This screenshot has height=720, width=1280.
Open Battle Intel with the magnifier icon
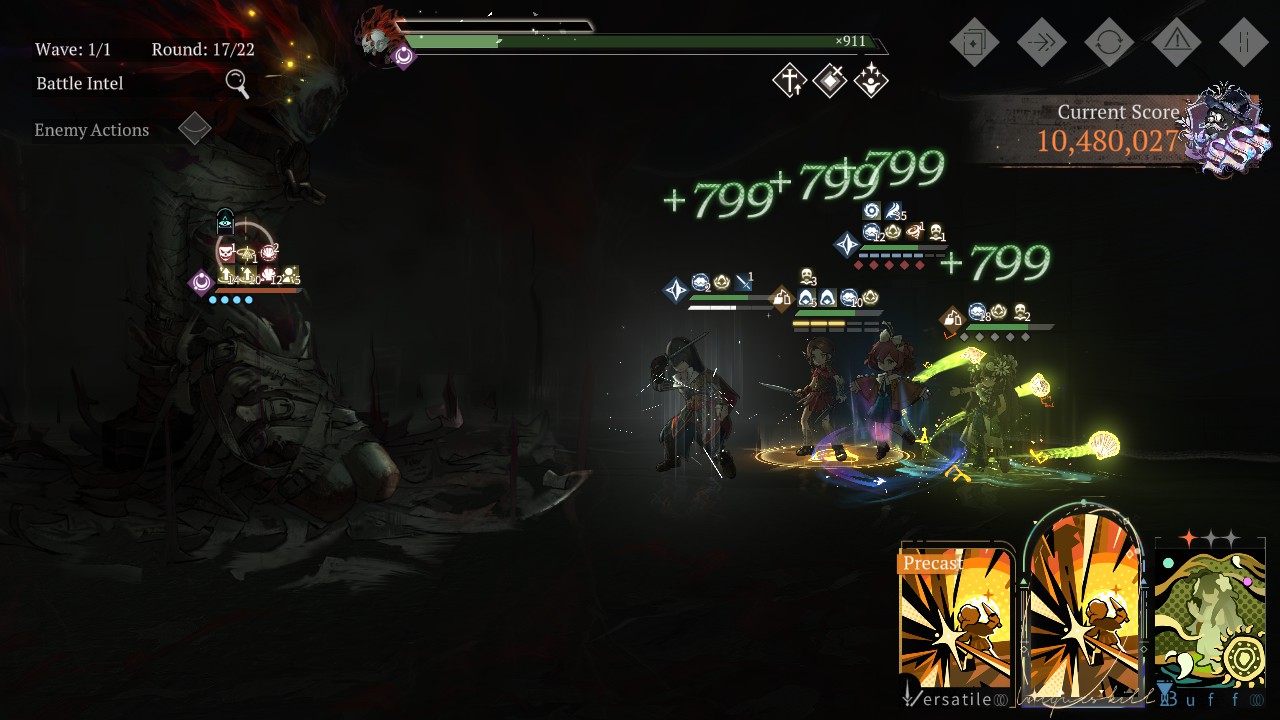click(237, 84)
